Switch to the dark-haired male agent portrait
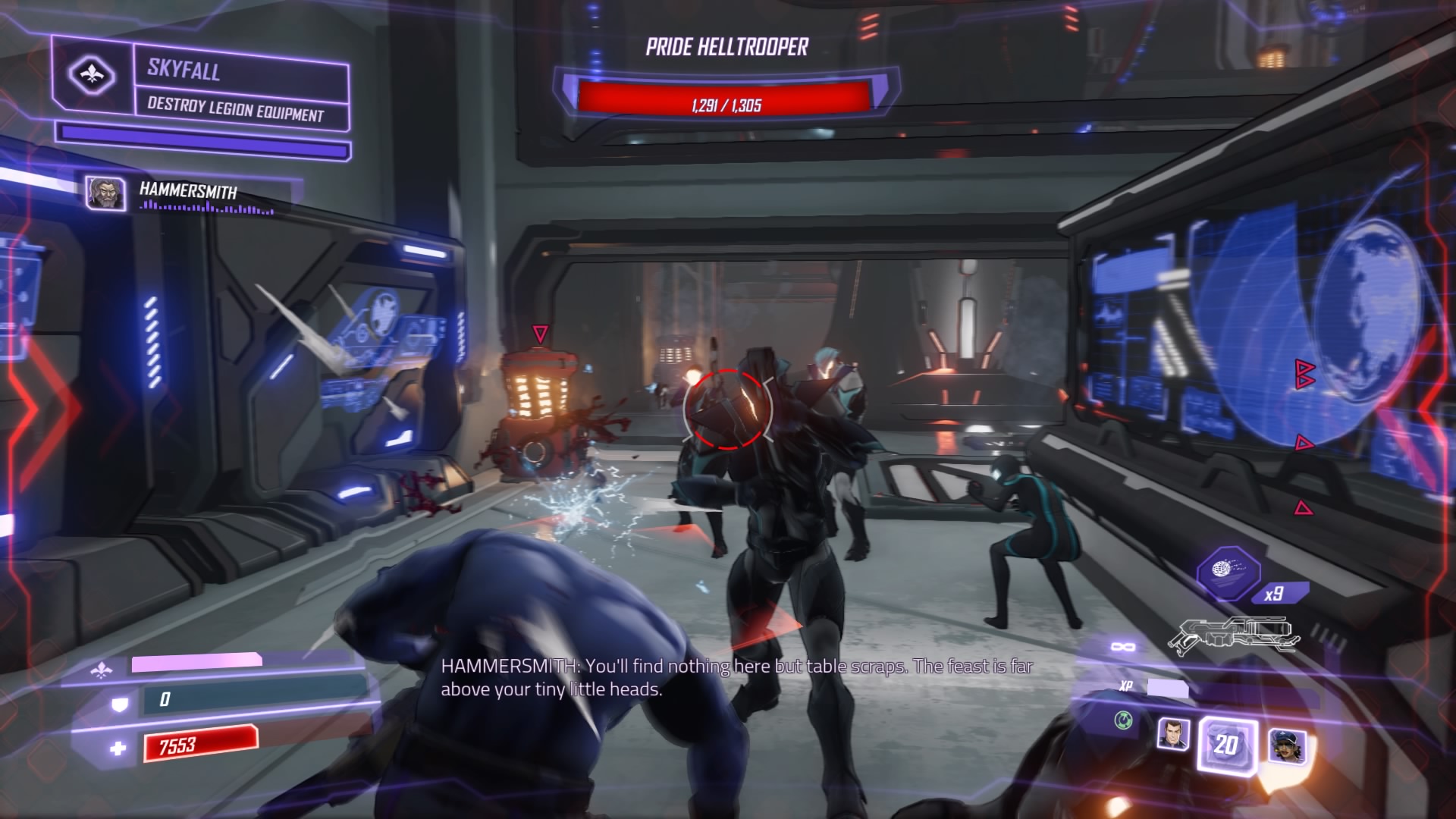1456x819 pixels. tap(1172, 735)
